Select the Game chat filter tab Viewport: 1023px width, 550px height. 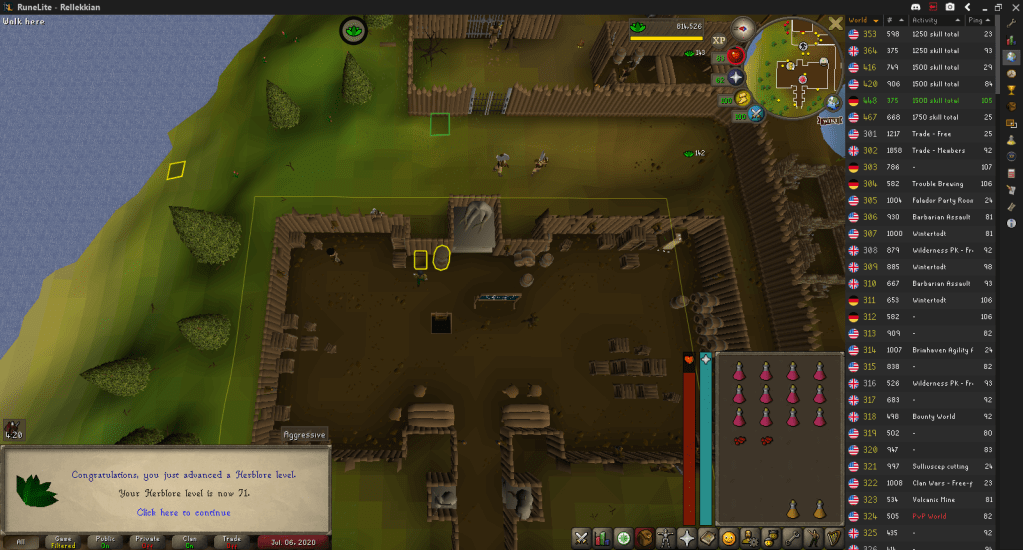pos(62,542)
